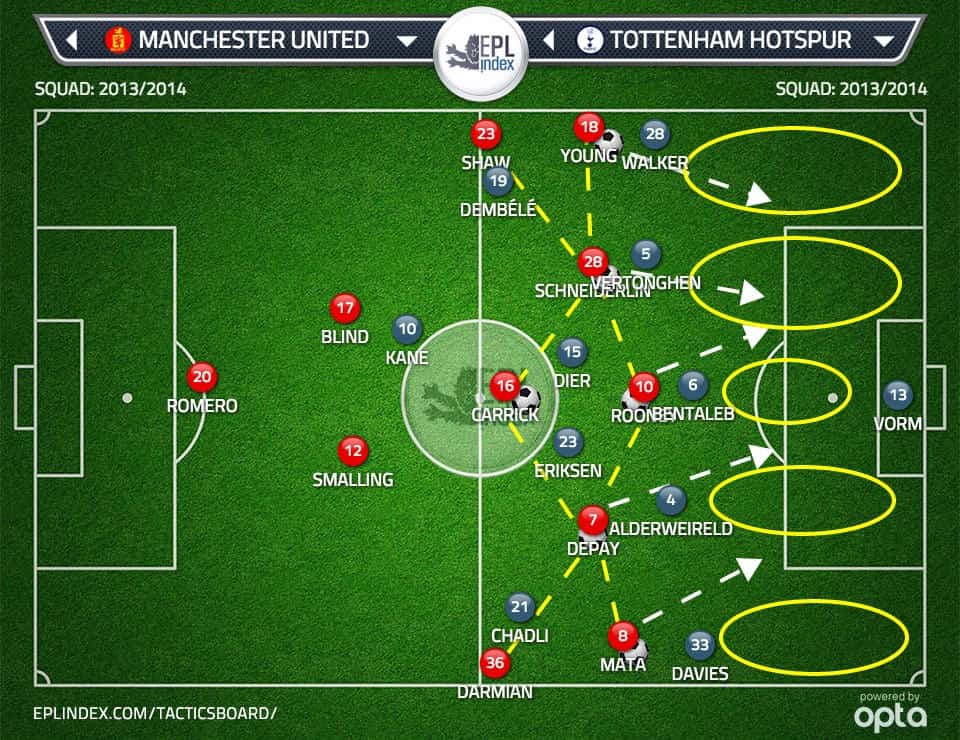Click the left arrow beside Tottenham Hotspur

(x=548, y=41)
